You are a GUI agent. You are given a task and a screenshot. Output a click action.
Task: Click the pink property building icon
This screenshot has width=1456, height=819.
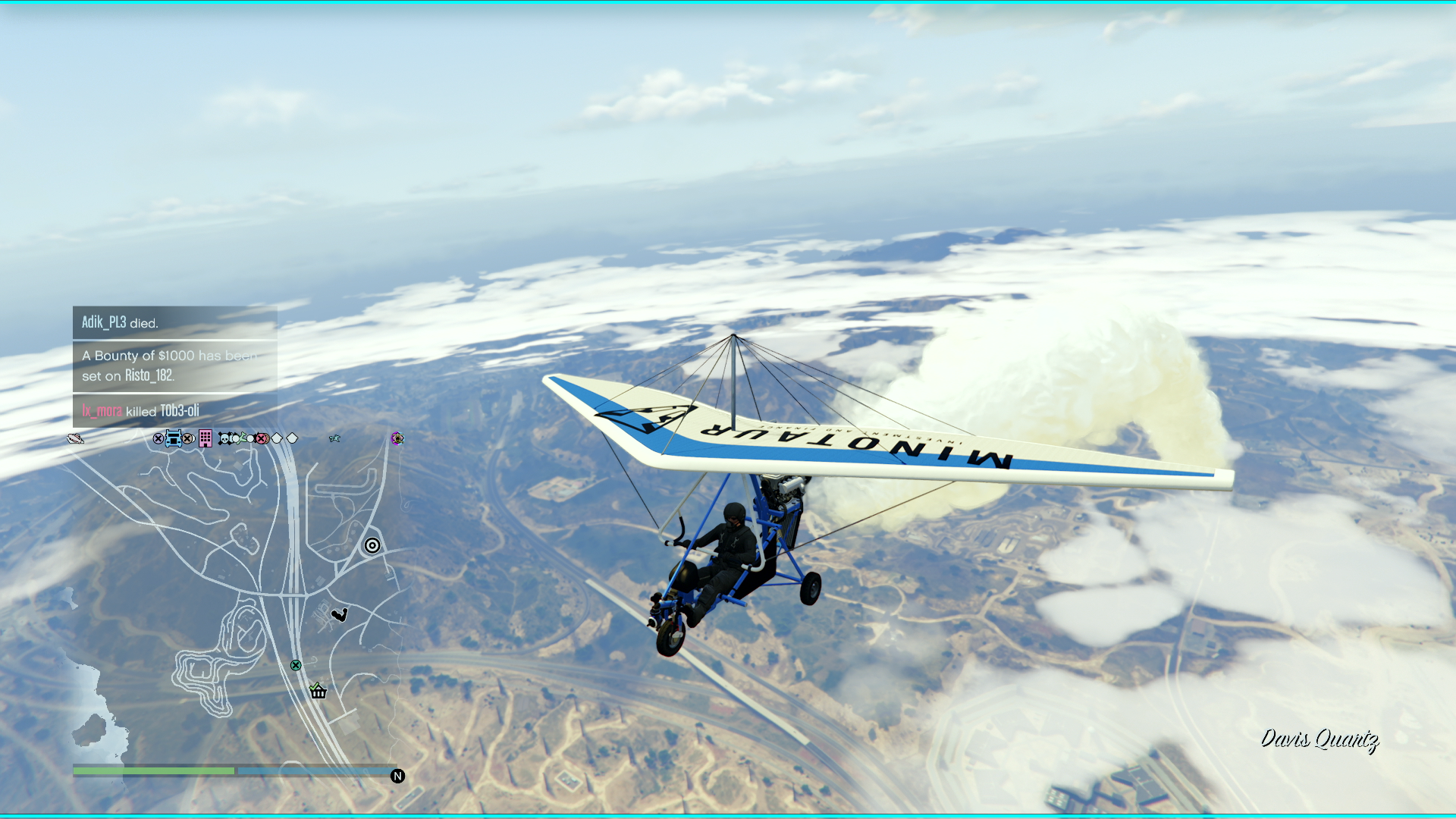pos(205,440)
